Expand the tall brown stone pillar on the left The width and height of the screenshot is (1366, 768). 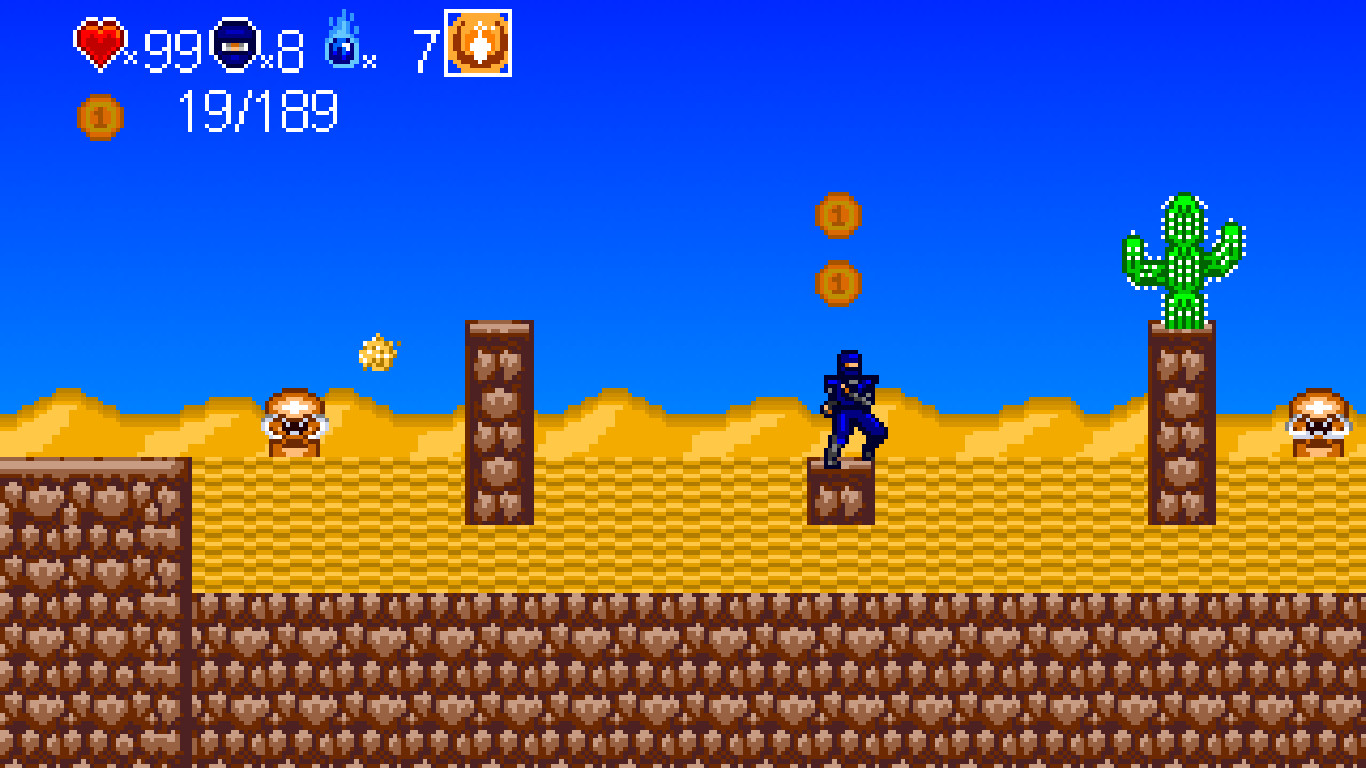click(x=498, y=420)
